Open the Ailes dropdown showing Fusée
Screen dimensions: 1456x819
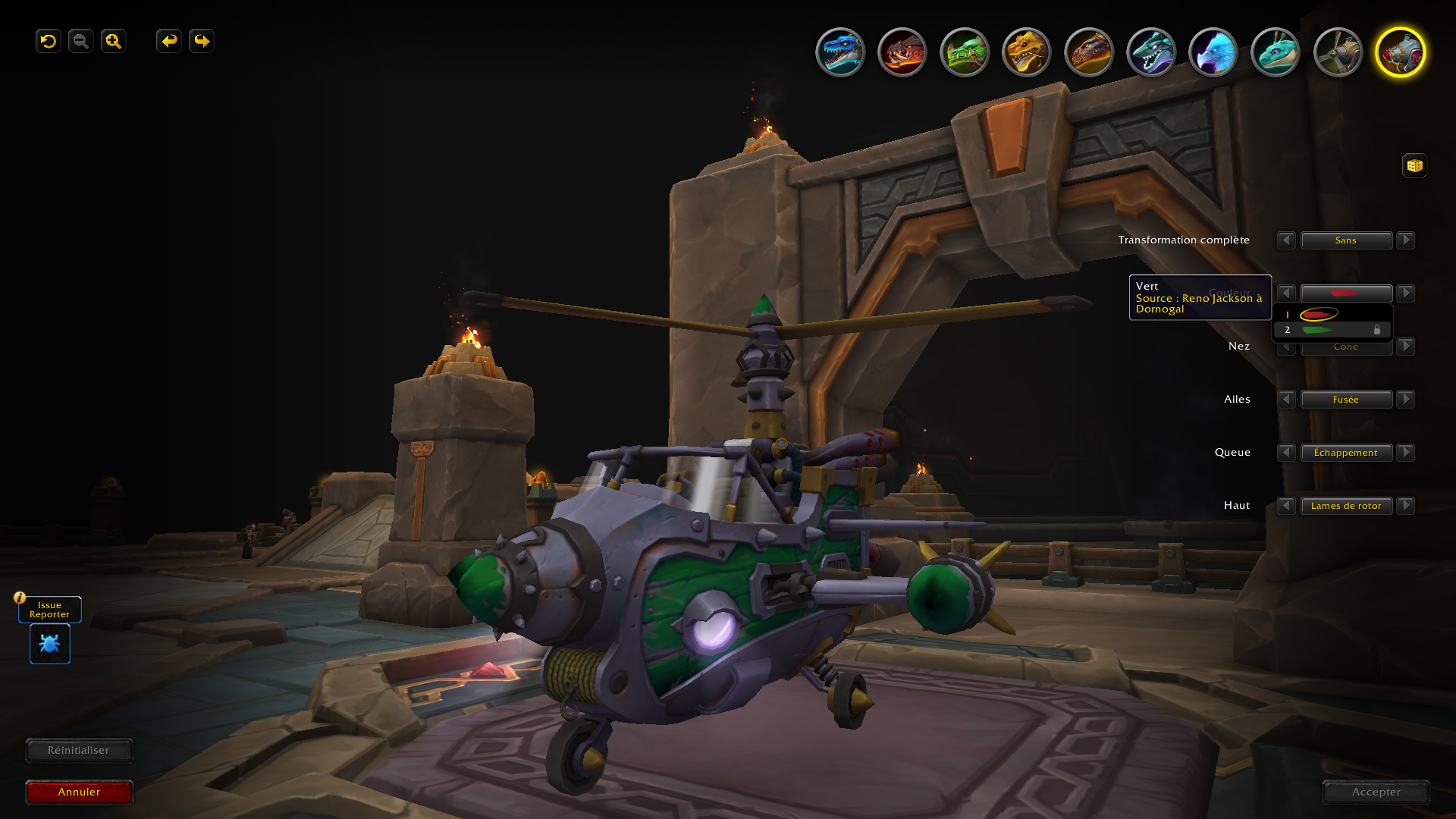coord(1346,400)
